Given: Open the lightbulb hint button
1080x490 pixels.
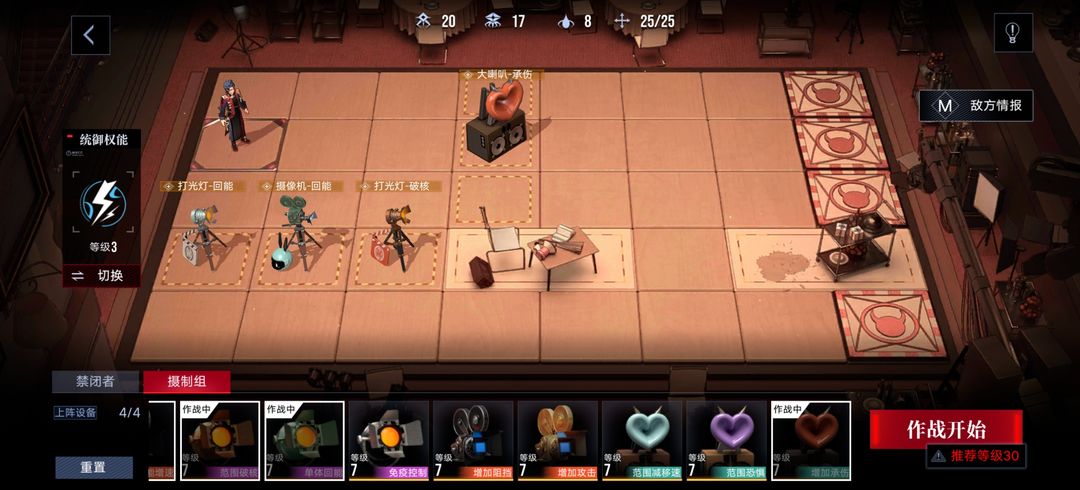Looking at the screenshot, I should coord(1012,33).
